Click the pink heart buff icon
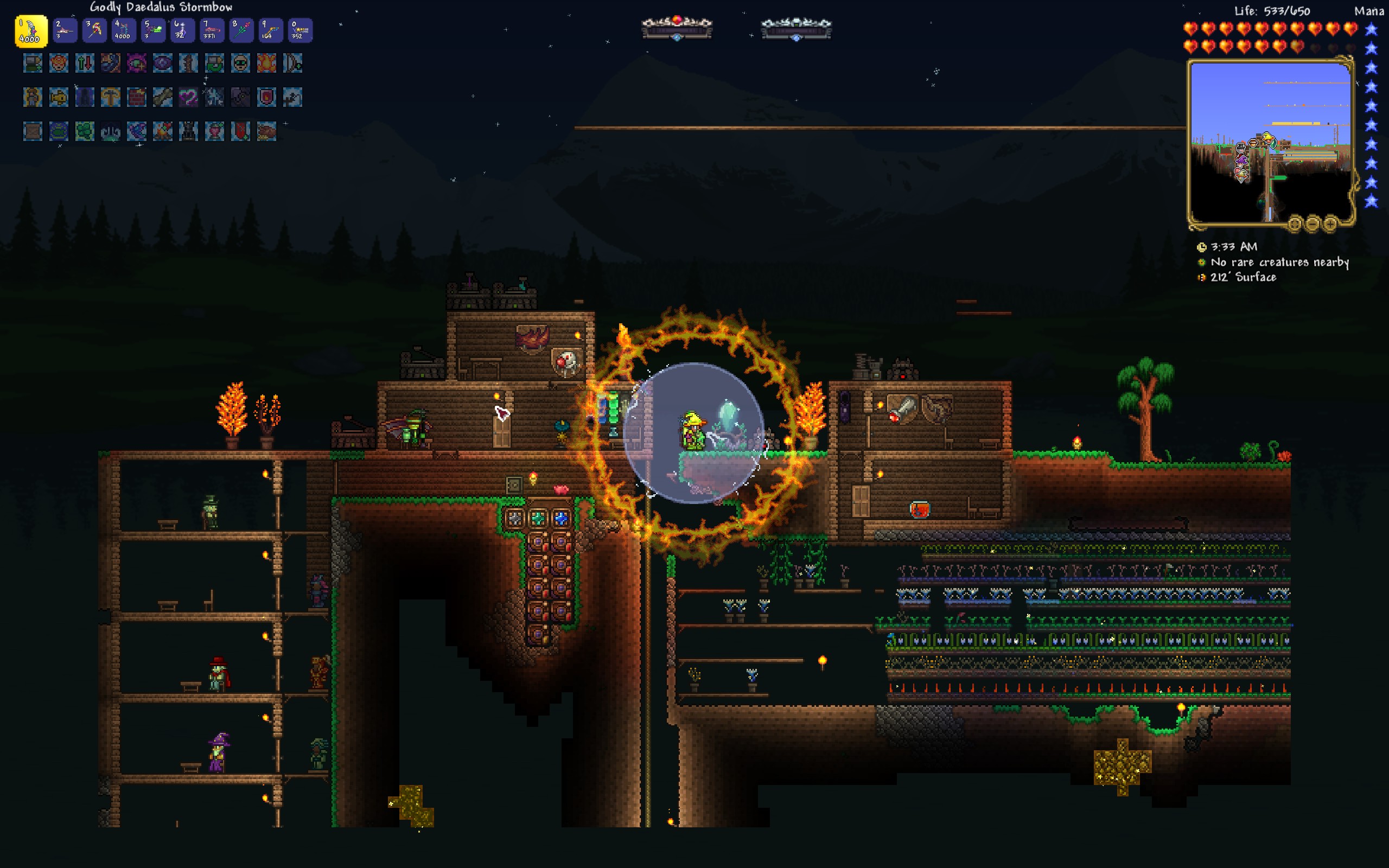The width and height of the screenshot is (1389, 868). click(188, 97)
